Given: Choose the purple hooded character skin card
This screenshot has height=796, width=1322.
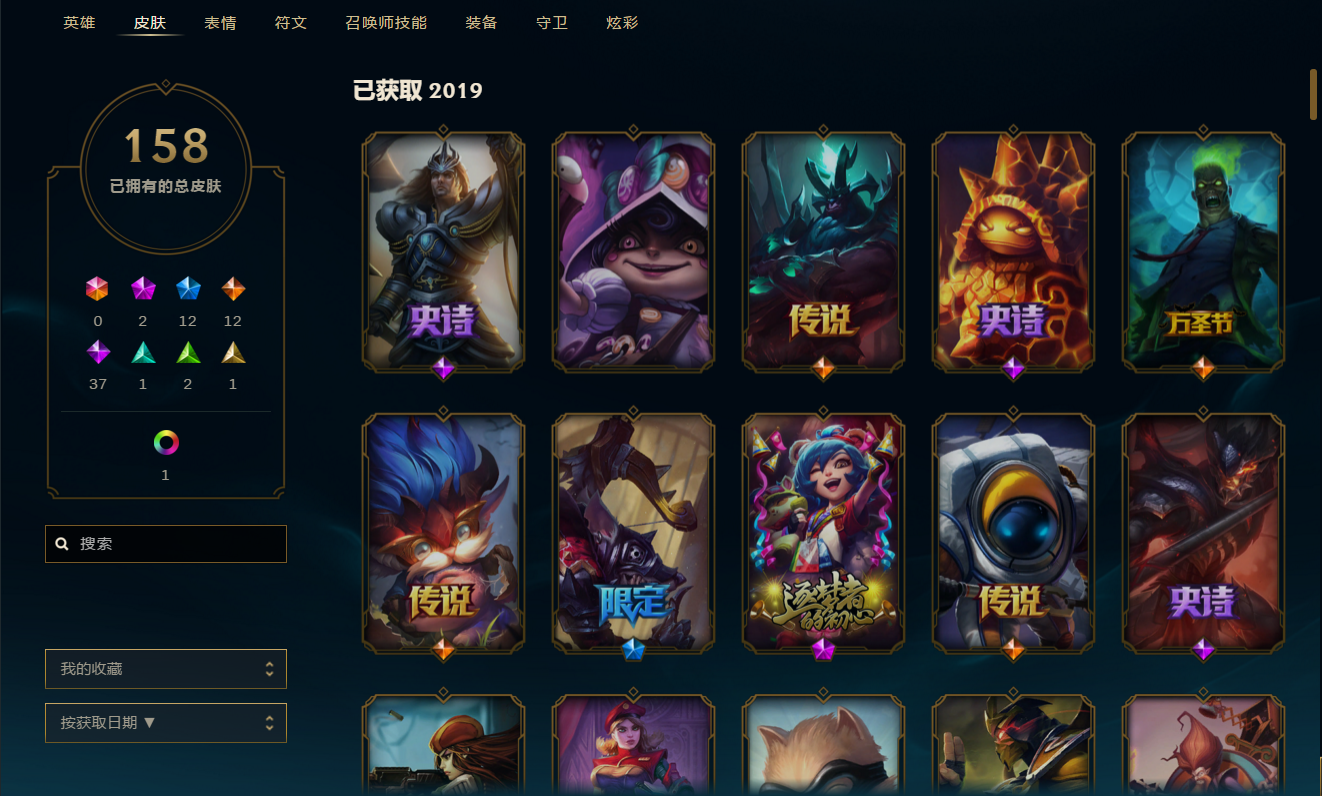Looking at the screenshot, I should (633, 250).
